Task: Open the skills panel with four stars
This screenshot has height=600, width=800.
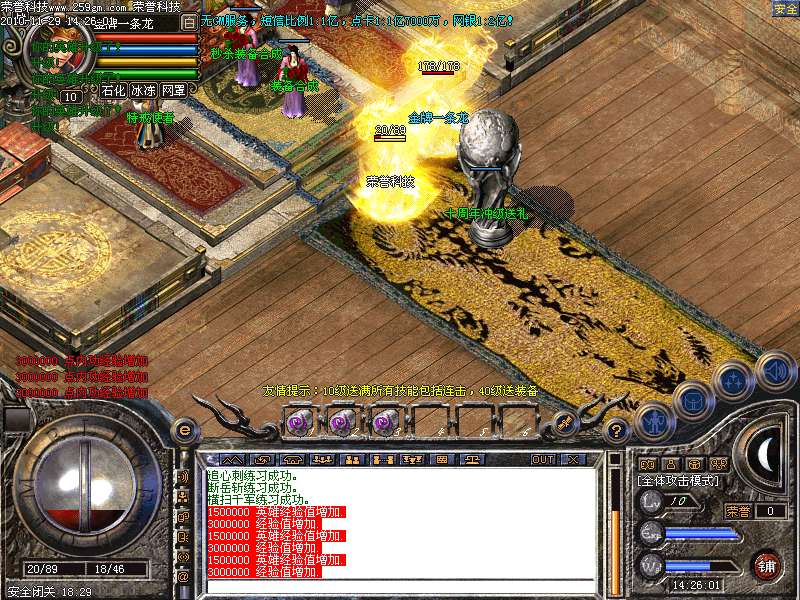Action: point(733,380)
